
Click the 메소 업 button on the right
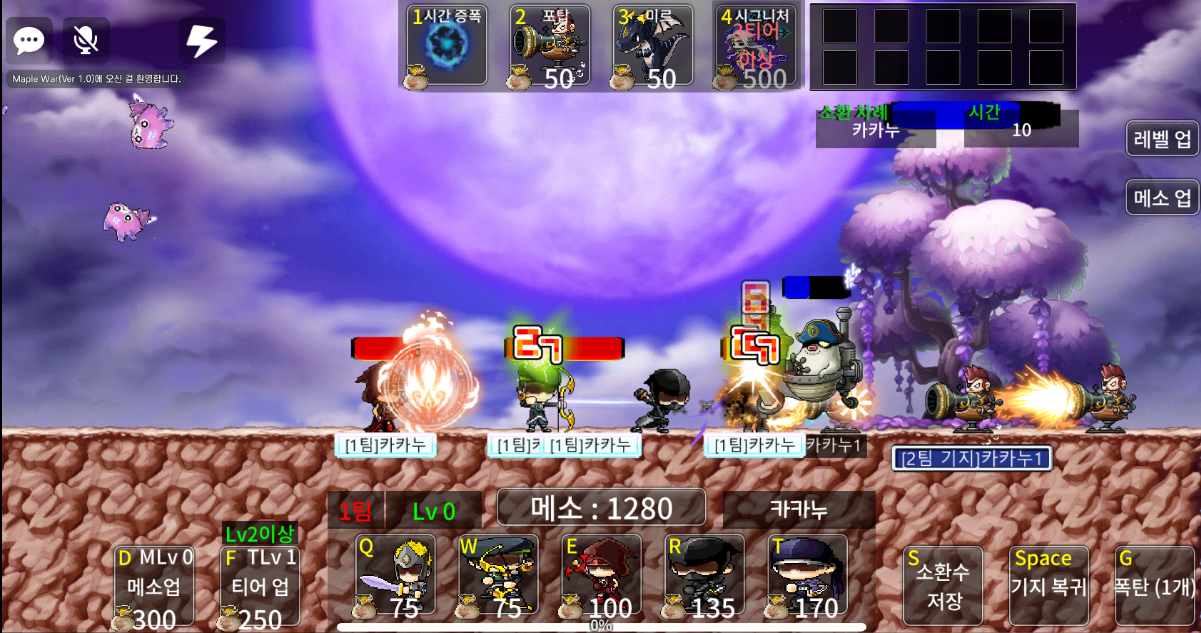pyautogui.click(x=1162, y=197)
